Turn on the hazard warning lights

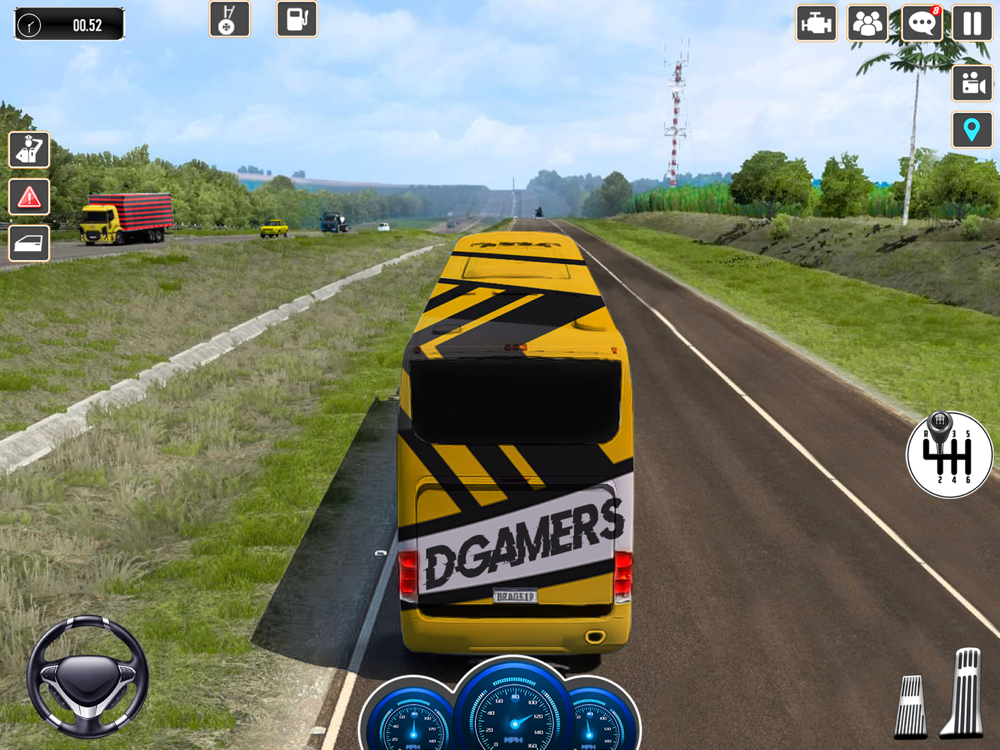29,197
